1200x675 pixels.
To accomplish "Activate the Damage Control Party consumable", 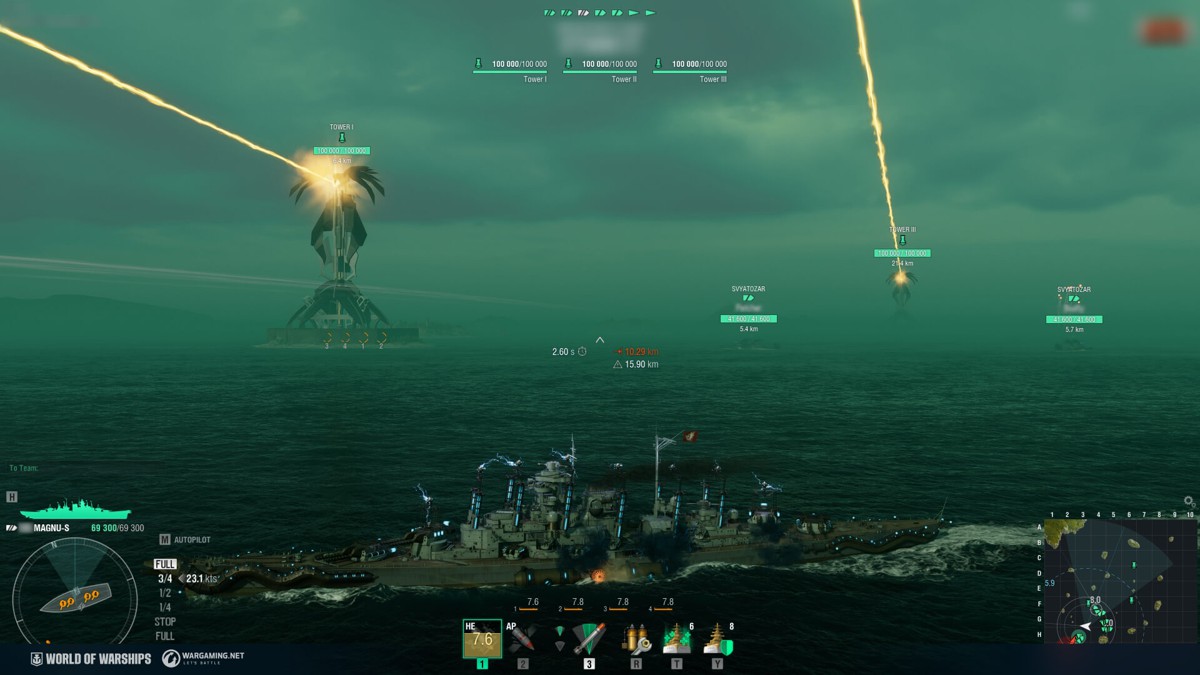I will 636,638.
